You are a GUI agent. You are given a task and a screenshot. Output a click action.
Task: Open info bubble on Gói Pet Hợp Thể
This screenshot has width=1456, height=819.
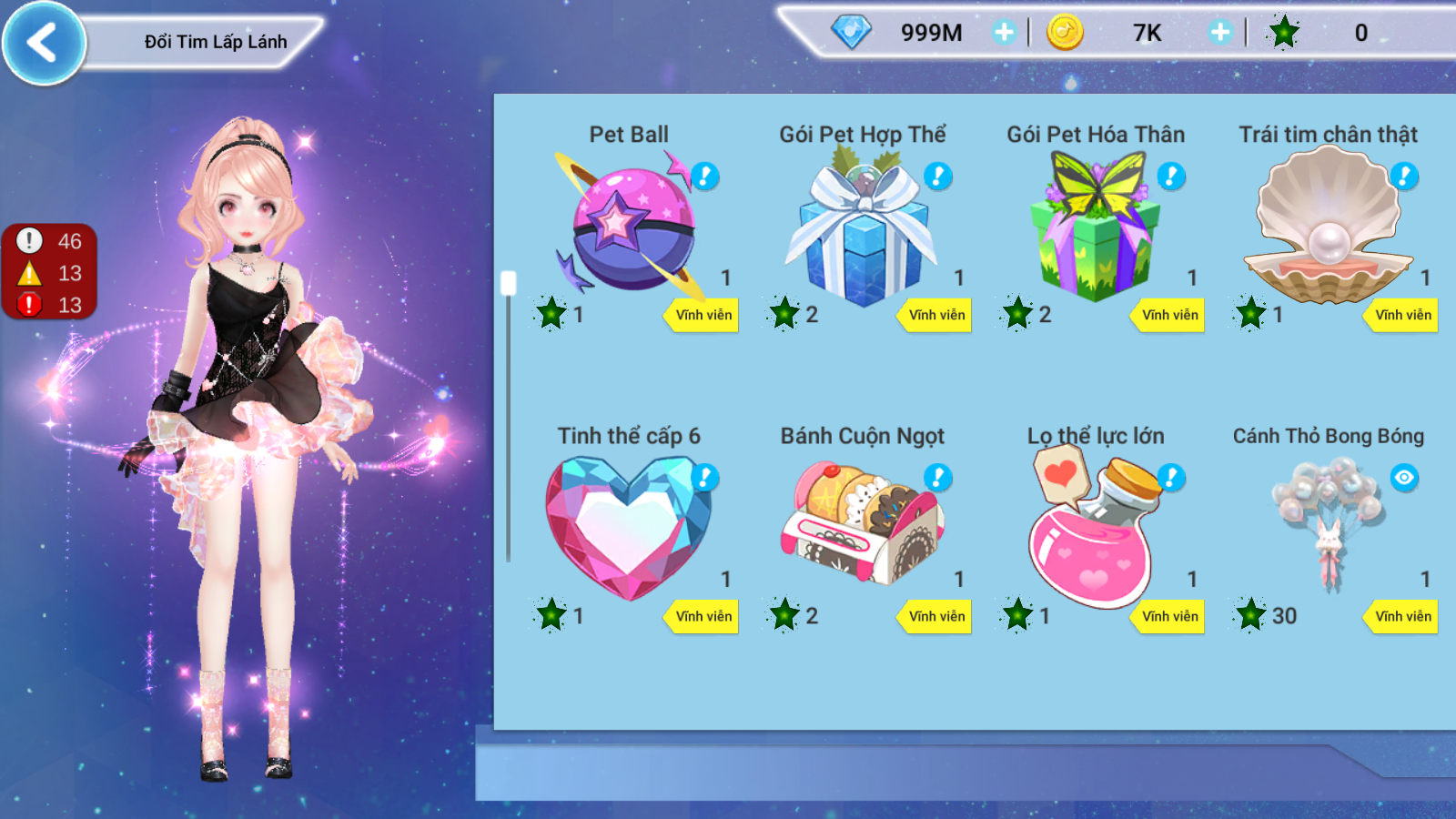coord(938,176)
